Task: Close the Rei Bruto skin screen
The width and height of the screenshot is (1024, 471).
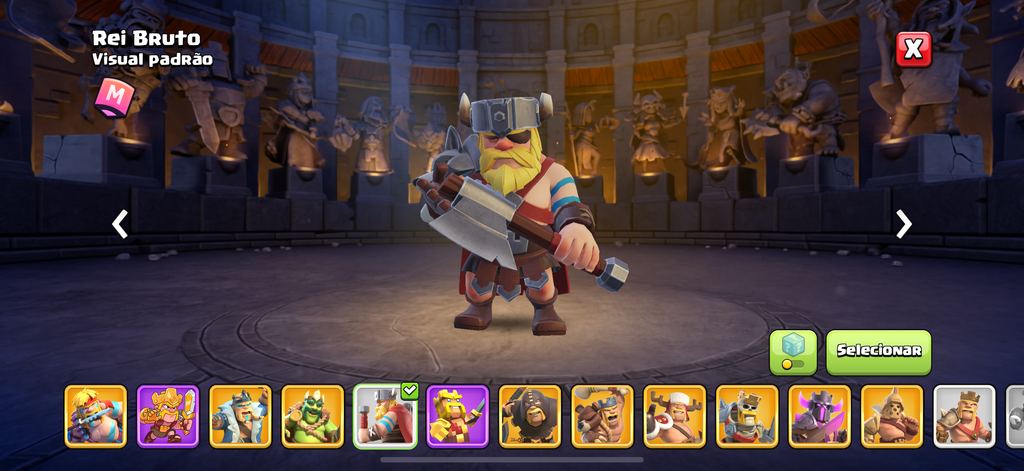Action: pos(913,48)
